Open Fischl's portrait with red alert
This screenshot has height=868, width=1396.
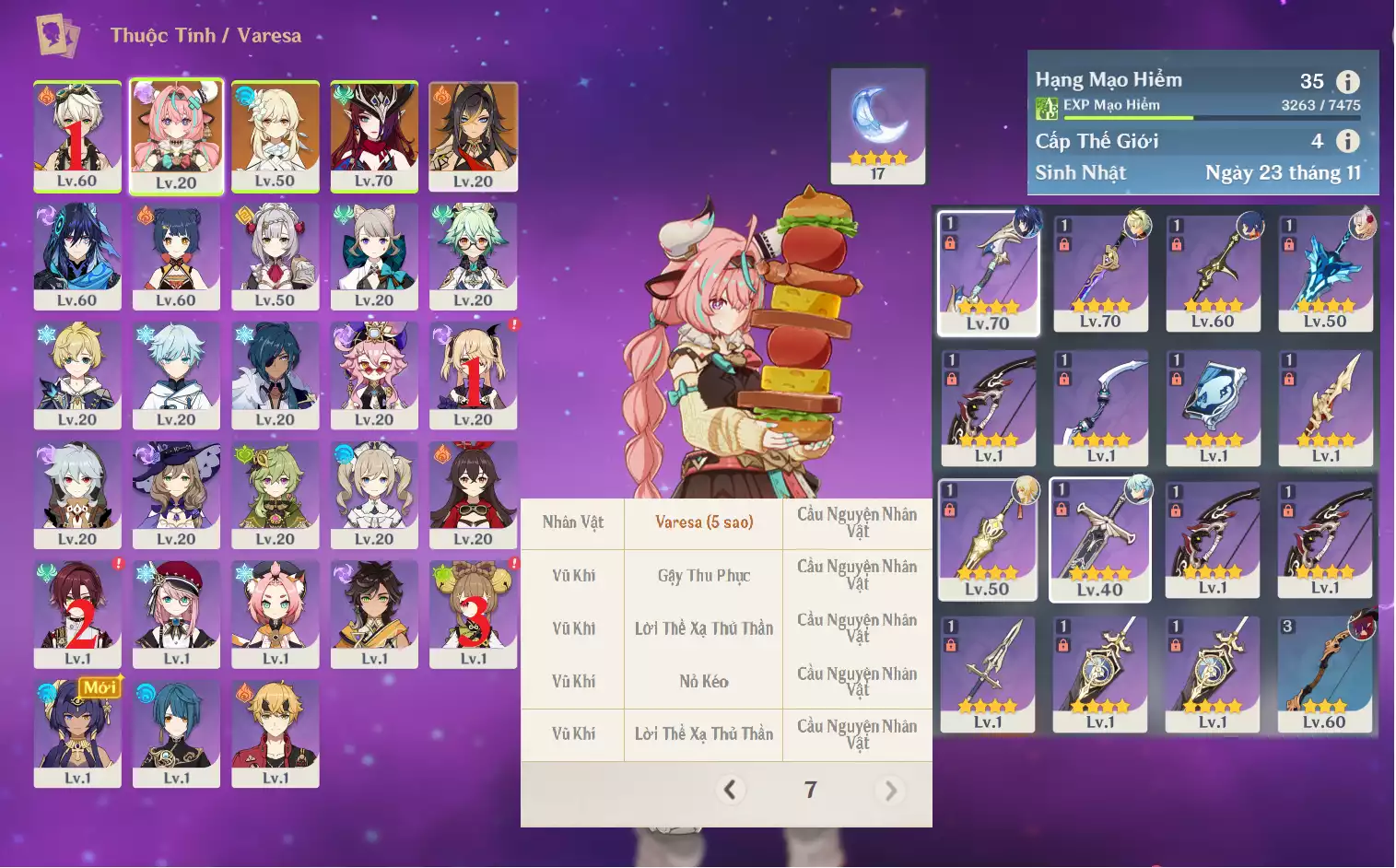click(x=473, y=375)
